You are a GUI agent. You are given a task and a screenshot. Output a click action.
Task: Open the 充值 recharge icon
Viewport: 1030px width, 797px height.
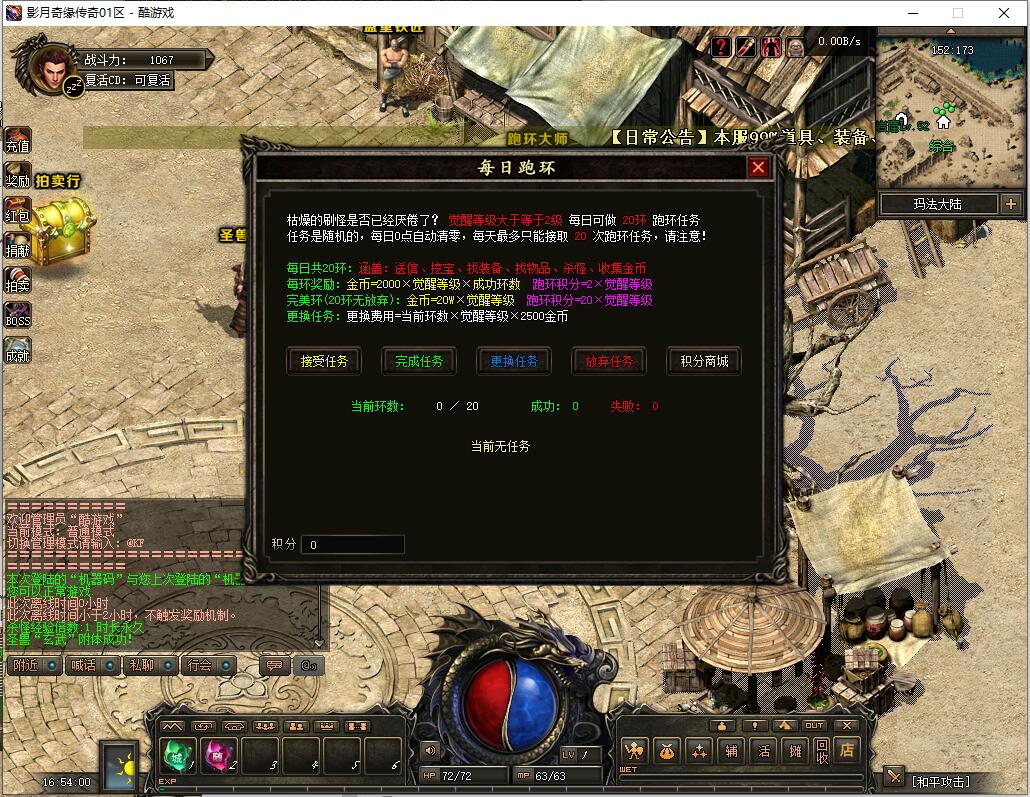18,142
